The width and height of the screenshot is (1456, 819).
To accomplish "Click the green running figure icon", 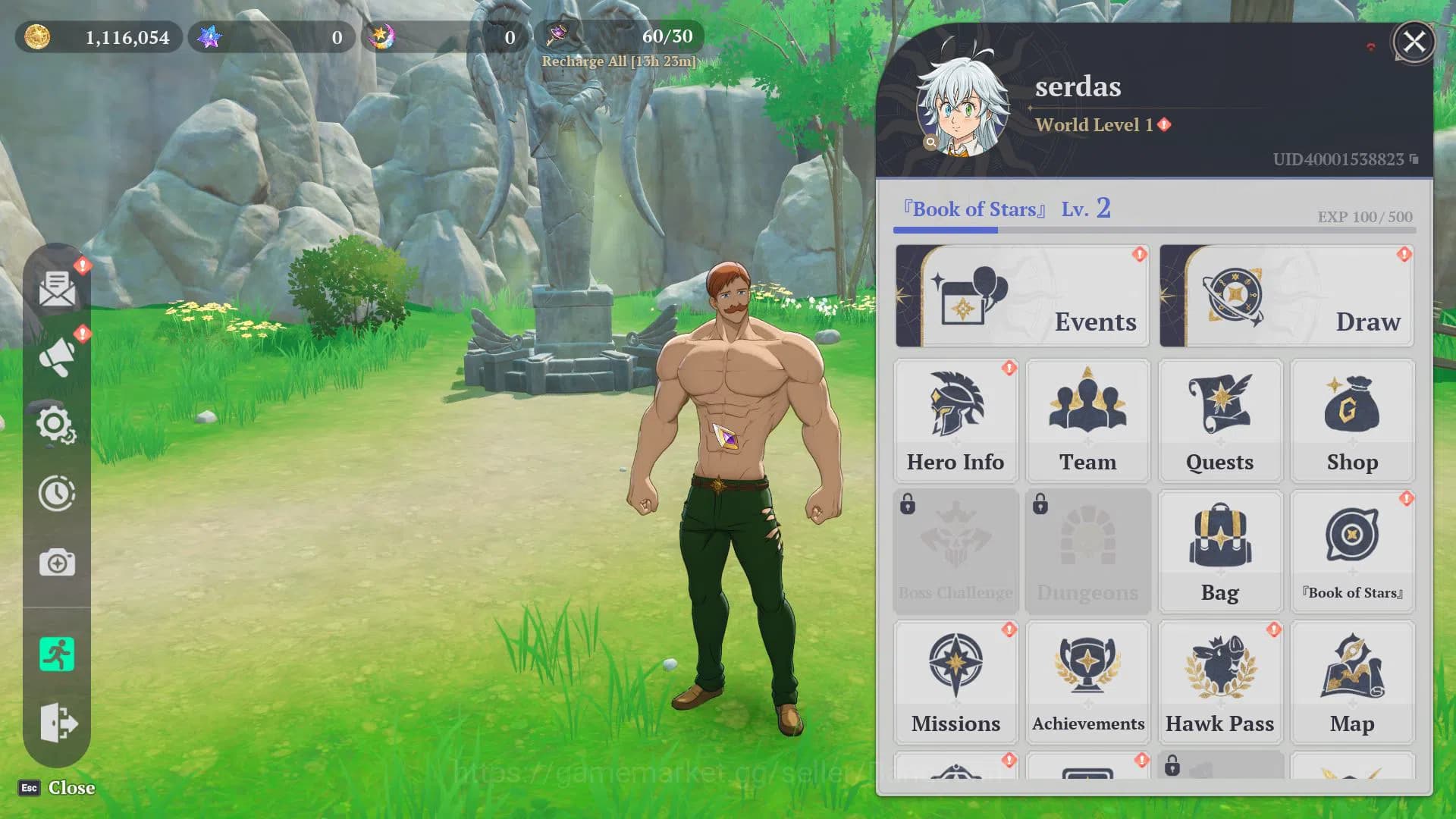I will point(57,654).
